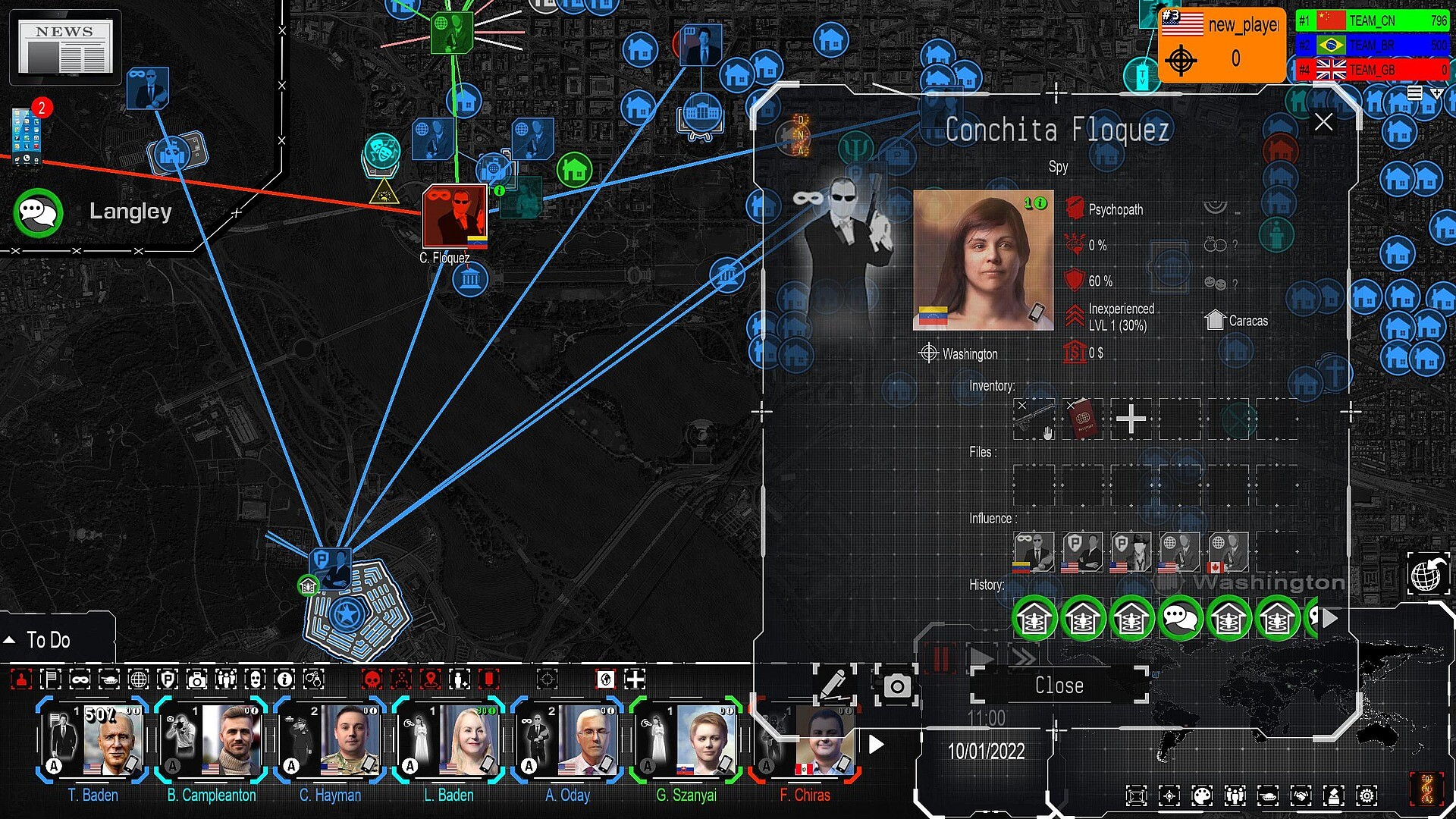Viewport: 1456px width, 819px height.
Task: Open the pencil note editor in the profile panel
Action: [x=835, y=685]
